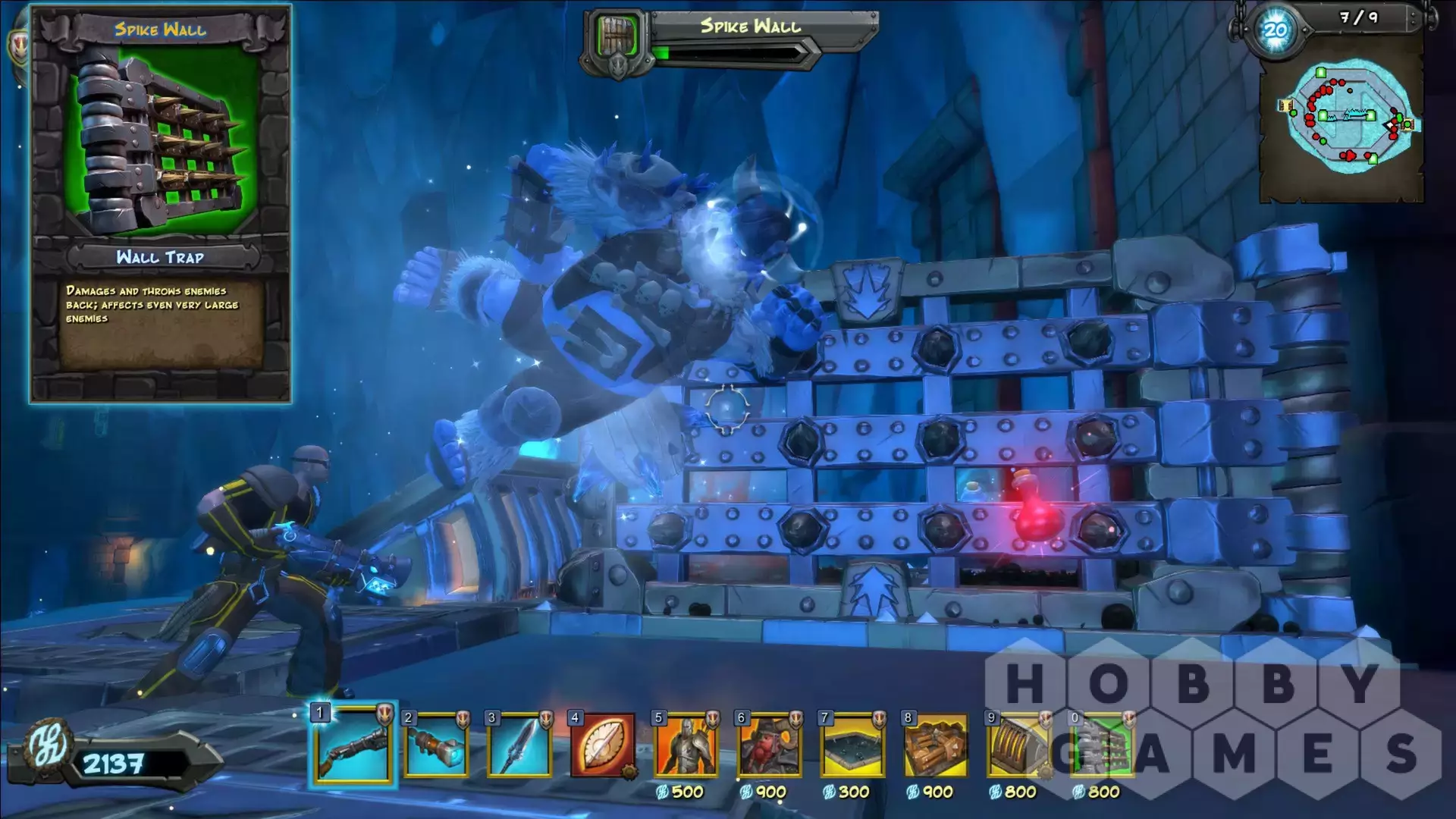Screen dimensions: 1456x819
Task: Choose the floor pit trap costing 300
Action: pyautogui.click(x=852, y=745)
